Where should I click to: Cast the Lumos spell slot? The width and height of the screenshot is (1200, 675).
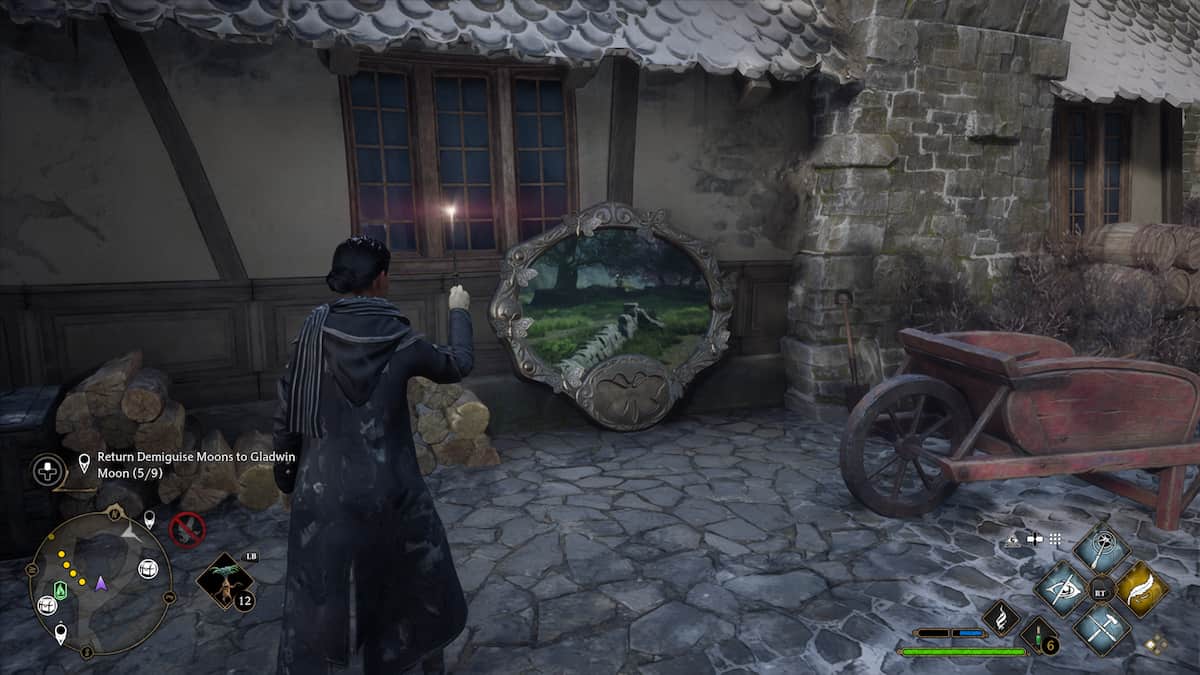(1101, 548)
